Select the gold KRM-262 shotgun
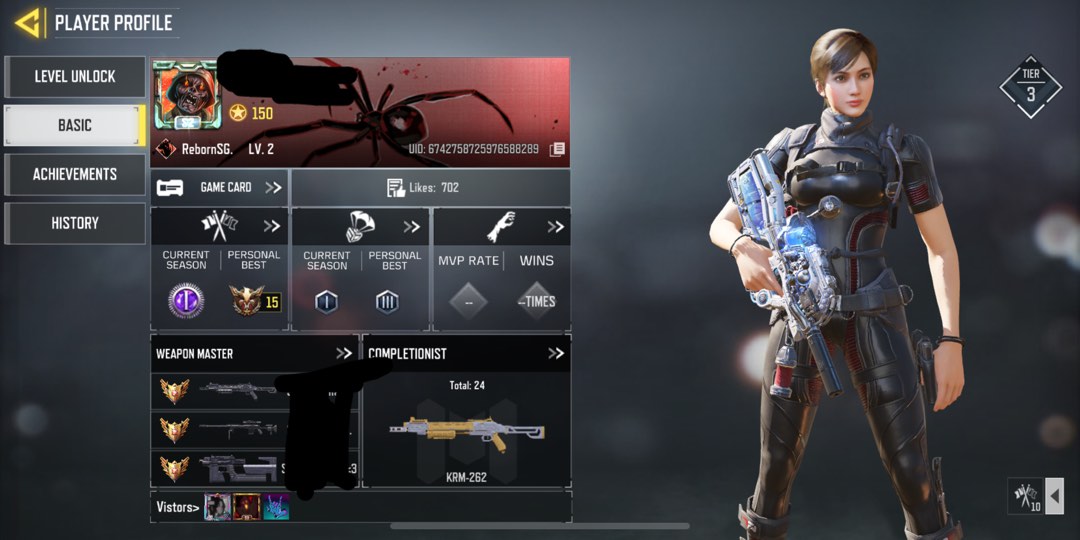The width and height of the screenshot is (1080, 540). (466, 434)
